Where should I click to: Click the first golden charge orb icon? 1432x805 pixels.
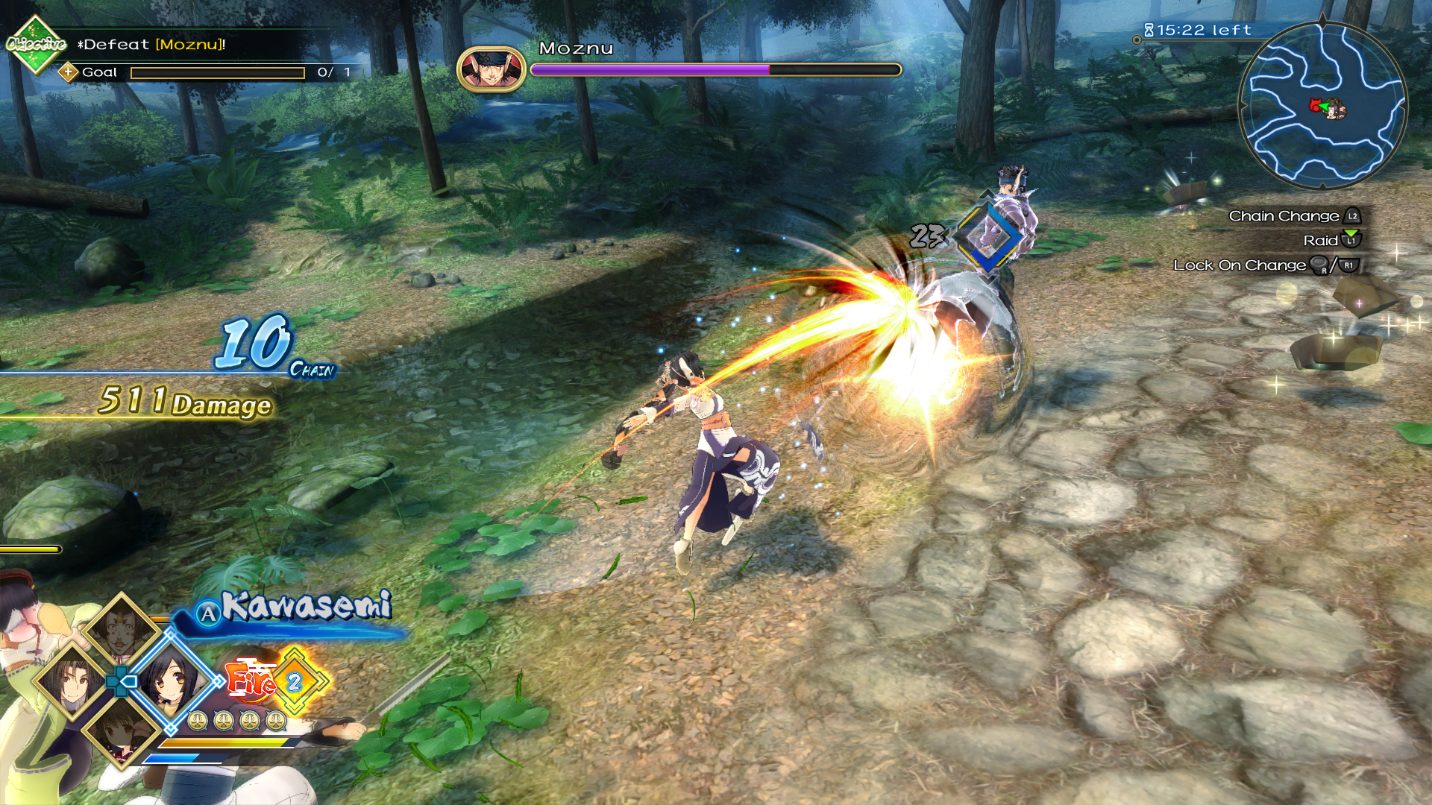point(196,718)
